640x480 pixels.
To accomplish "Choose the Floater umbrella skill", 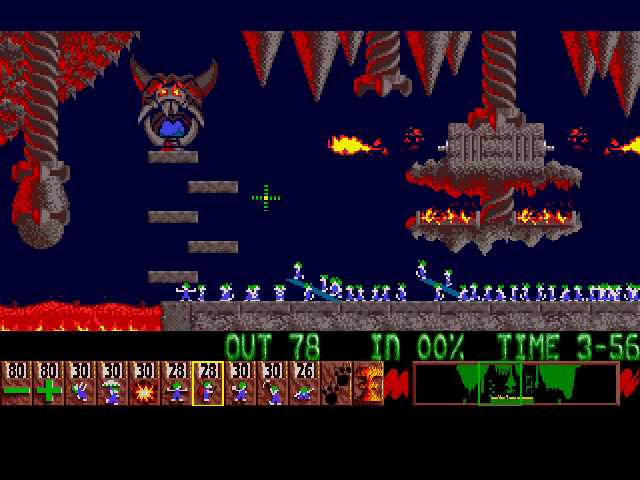I will [x=112, y=384].
